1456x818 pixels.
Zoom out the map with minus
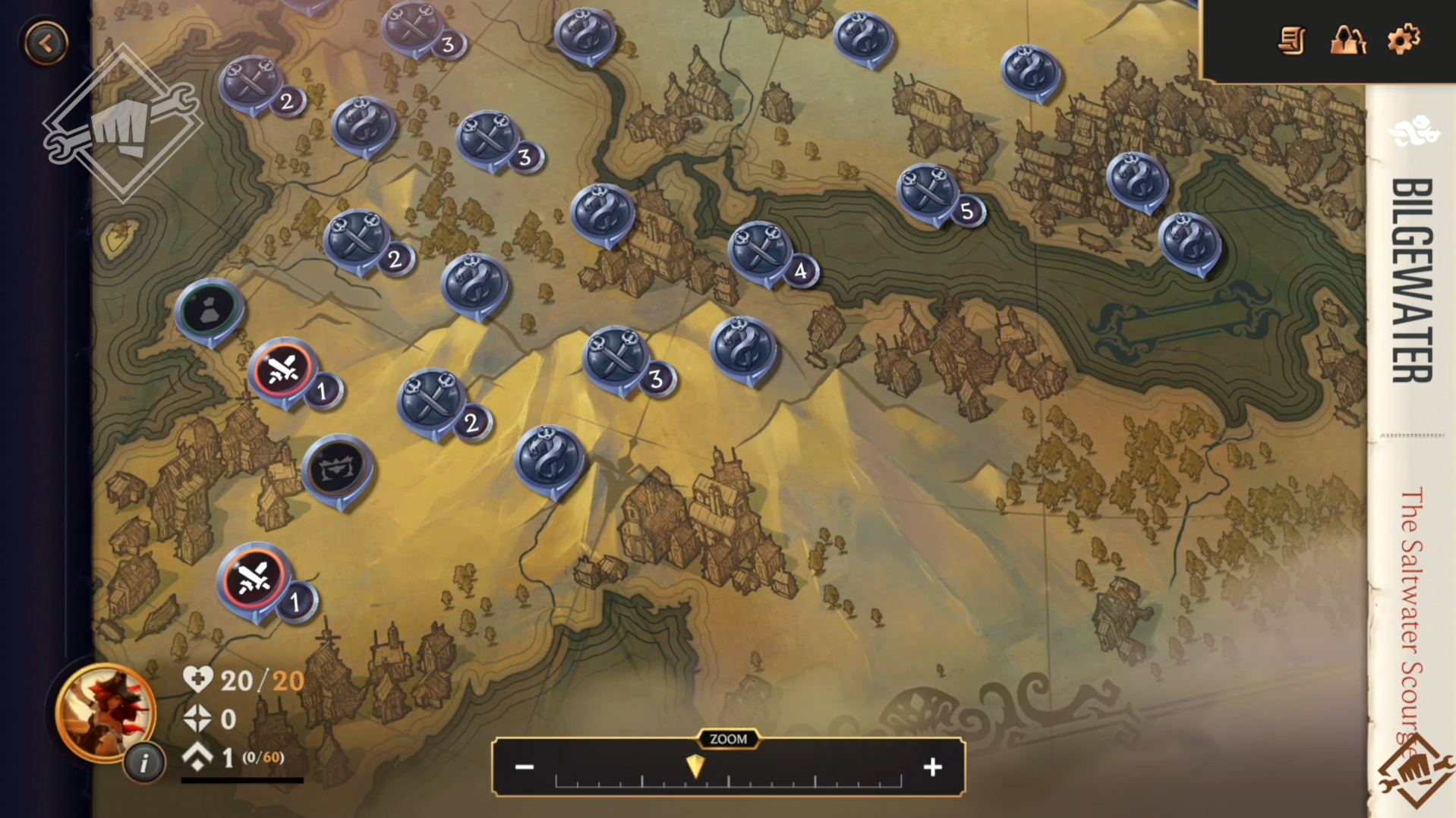click(525, 767)
